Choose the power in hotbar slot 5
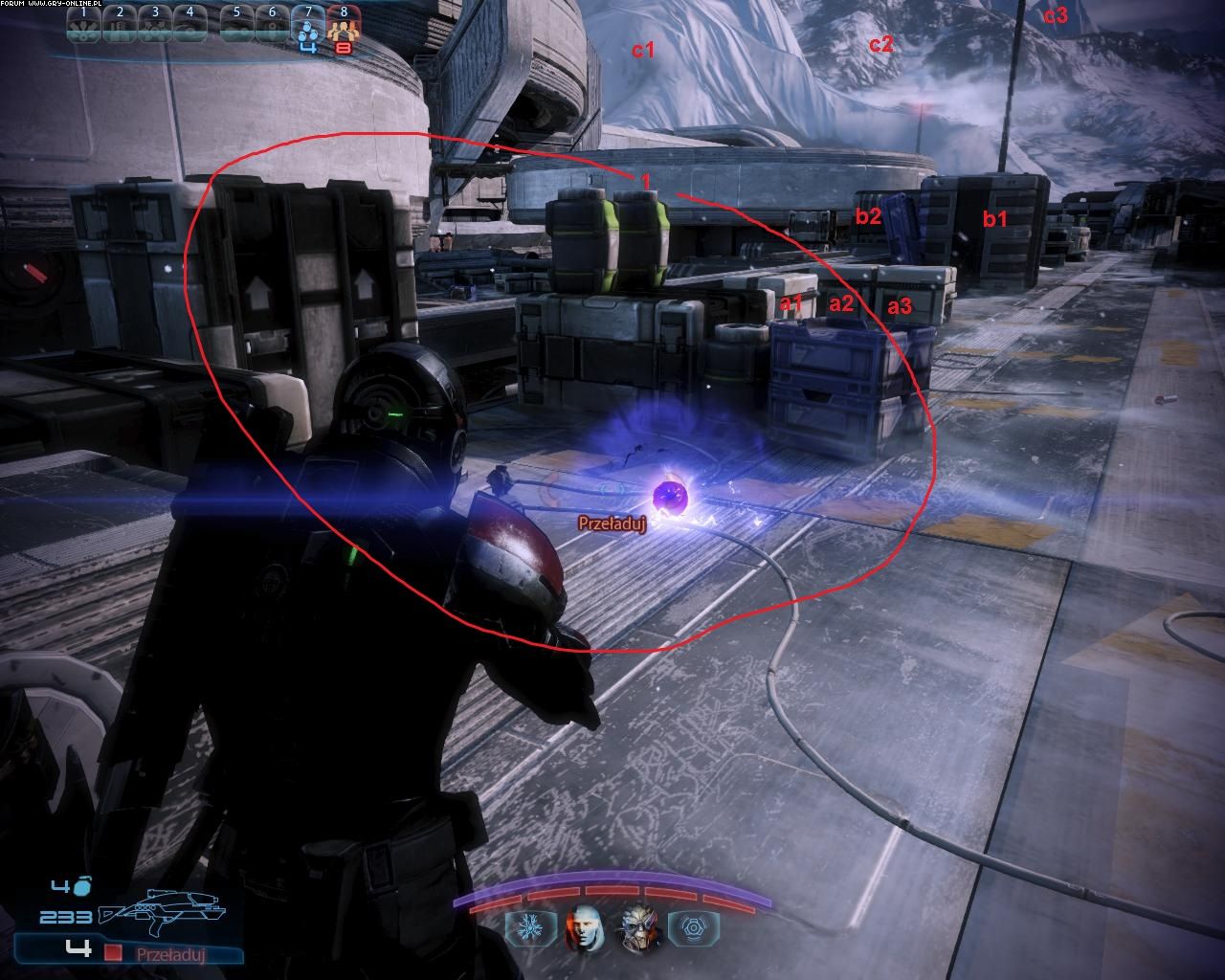Image resolution: width=1225 pixels, height=980 pixels. pos(237,23)
